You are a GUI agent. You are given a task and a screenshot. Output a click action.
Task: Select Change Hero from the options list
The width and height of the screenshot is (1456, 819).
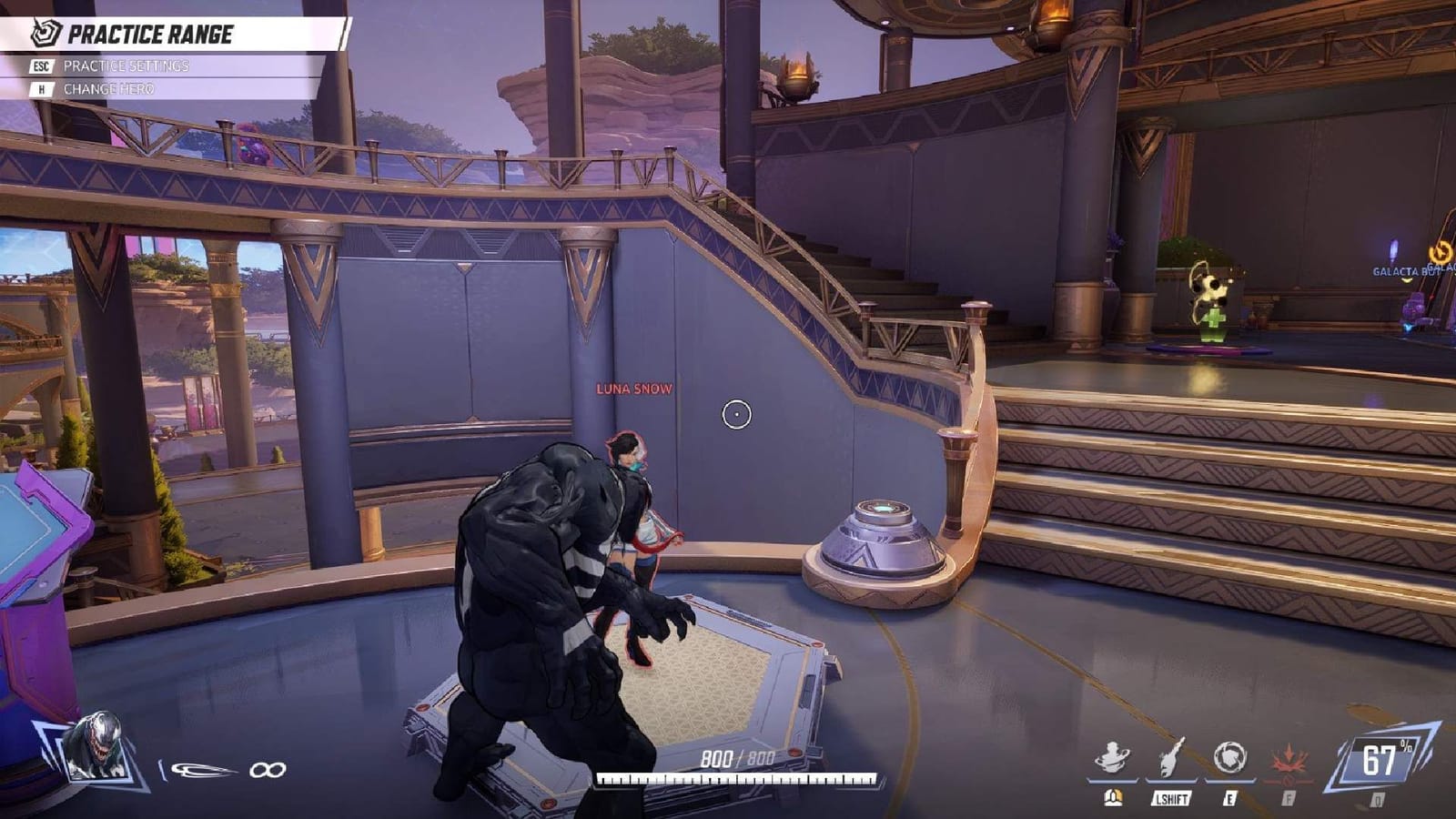[x=109, y=90]
